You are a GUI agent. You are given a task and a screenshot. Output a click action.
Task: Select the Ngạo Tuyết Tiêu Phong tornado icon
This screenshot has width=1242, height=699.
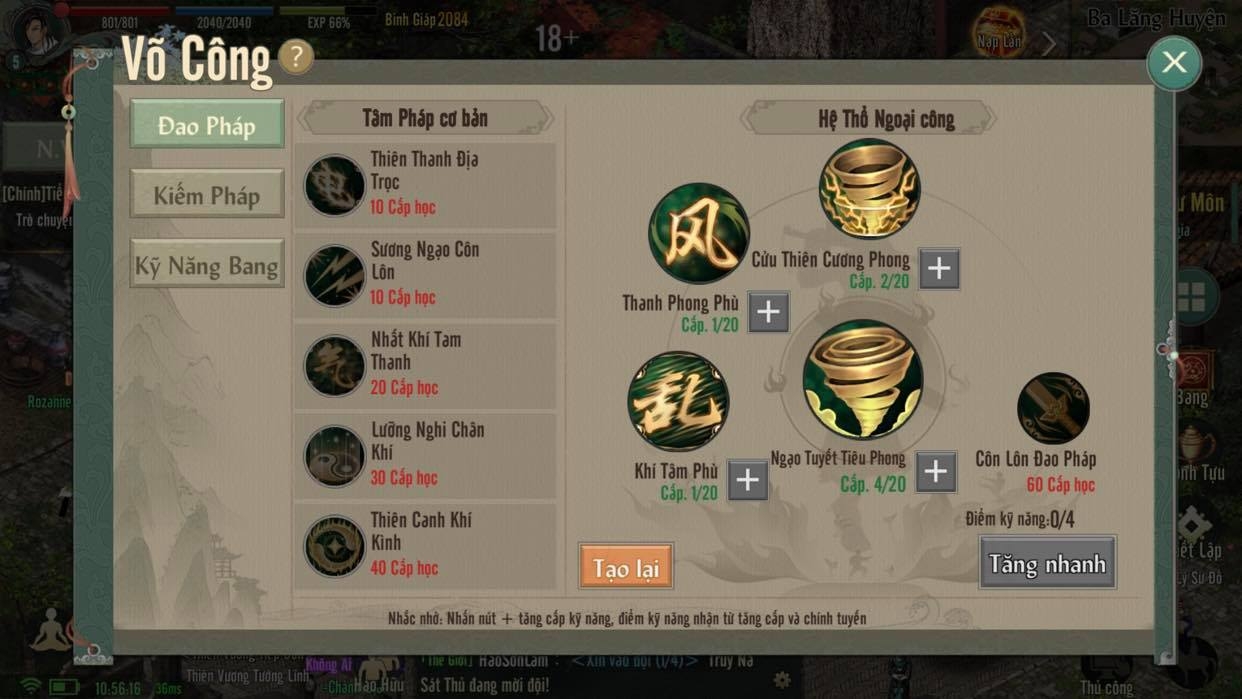pos(862,380)
